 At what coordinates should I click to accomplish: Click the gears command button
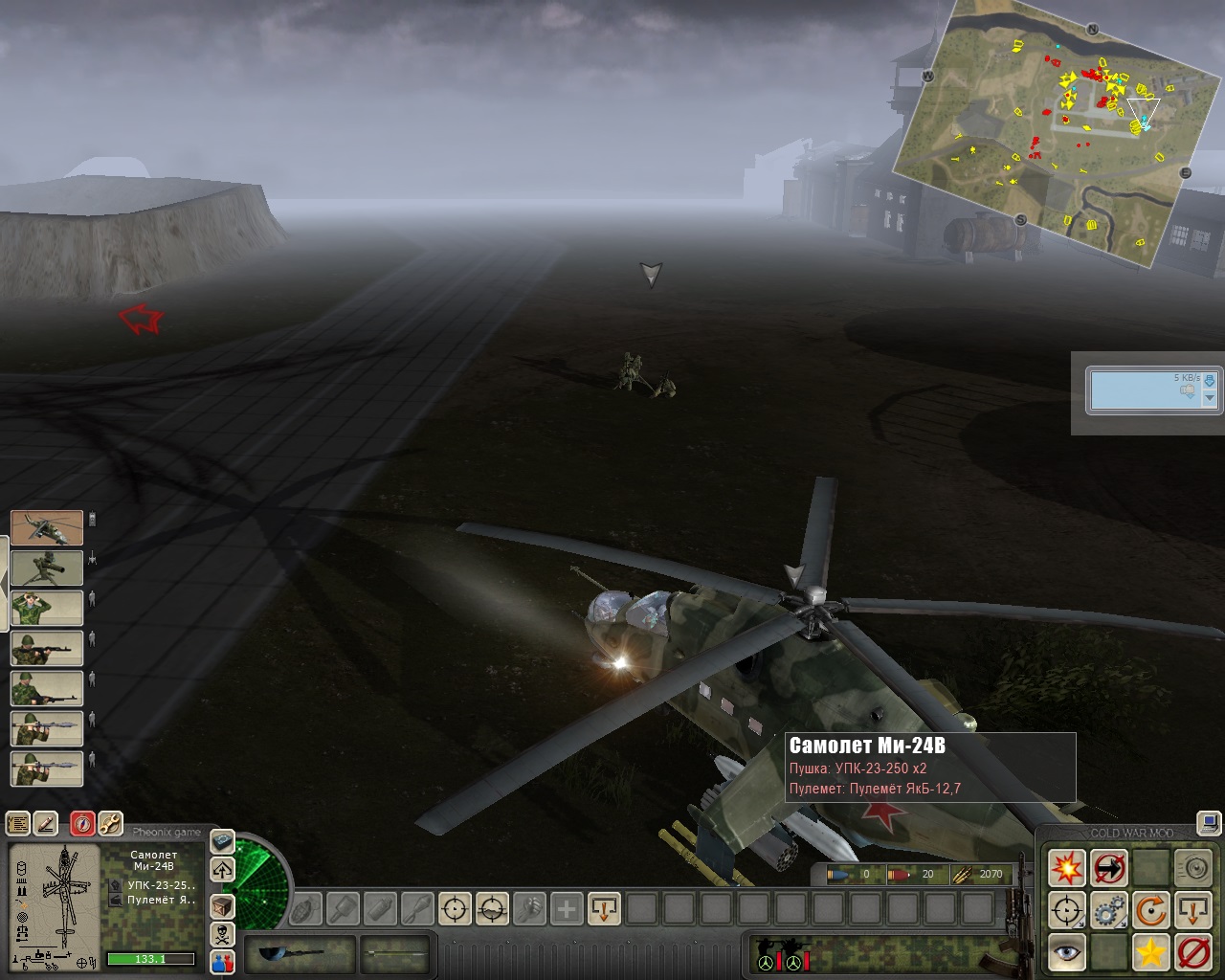tap(1109, 910)
